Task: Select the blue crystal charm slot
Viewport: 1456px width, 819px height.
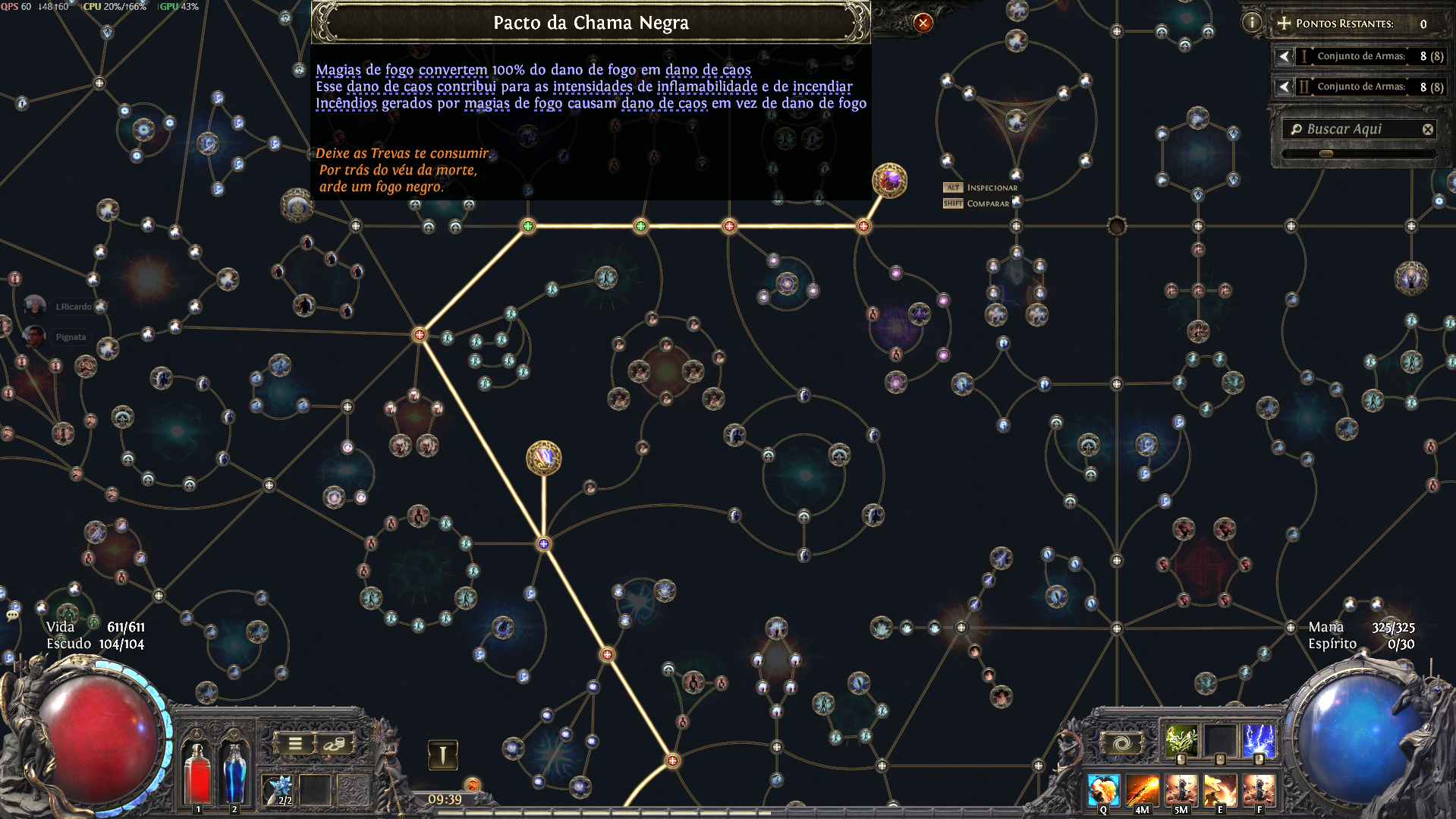Action: 278,789
